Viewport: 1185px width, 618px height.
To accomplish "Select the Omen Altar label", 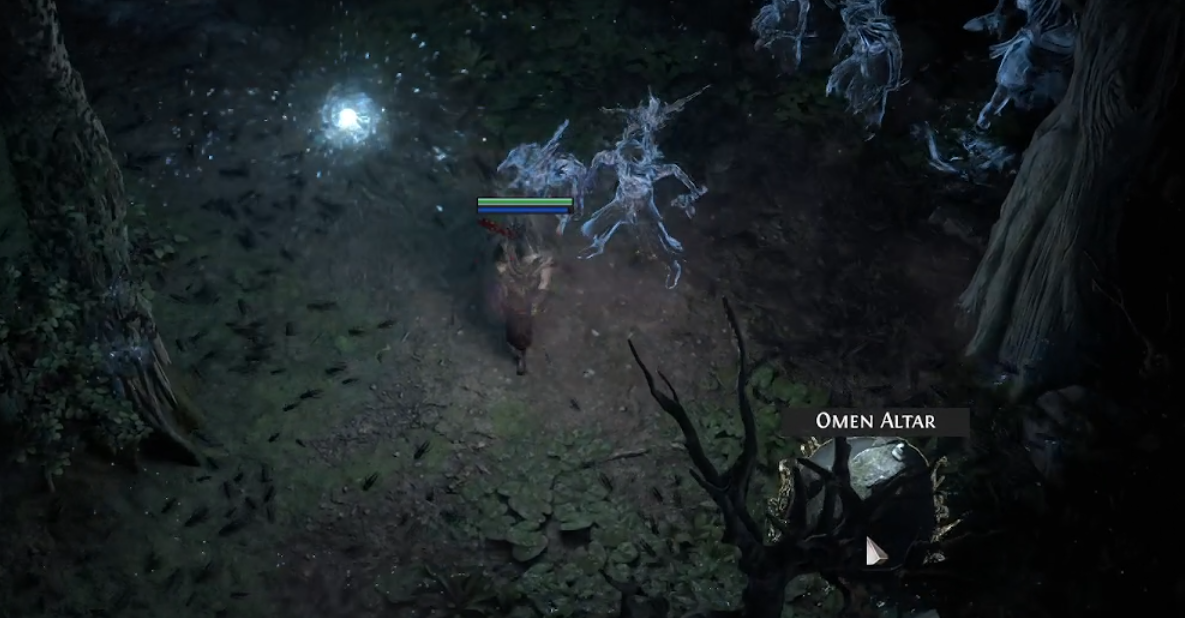I will [x=876, y=421].
